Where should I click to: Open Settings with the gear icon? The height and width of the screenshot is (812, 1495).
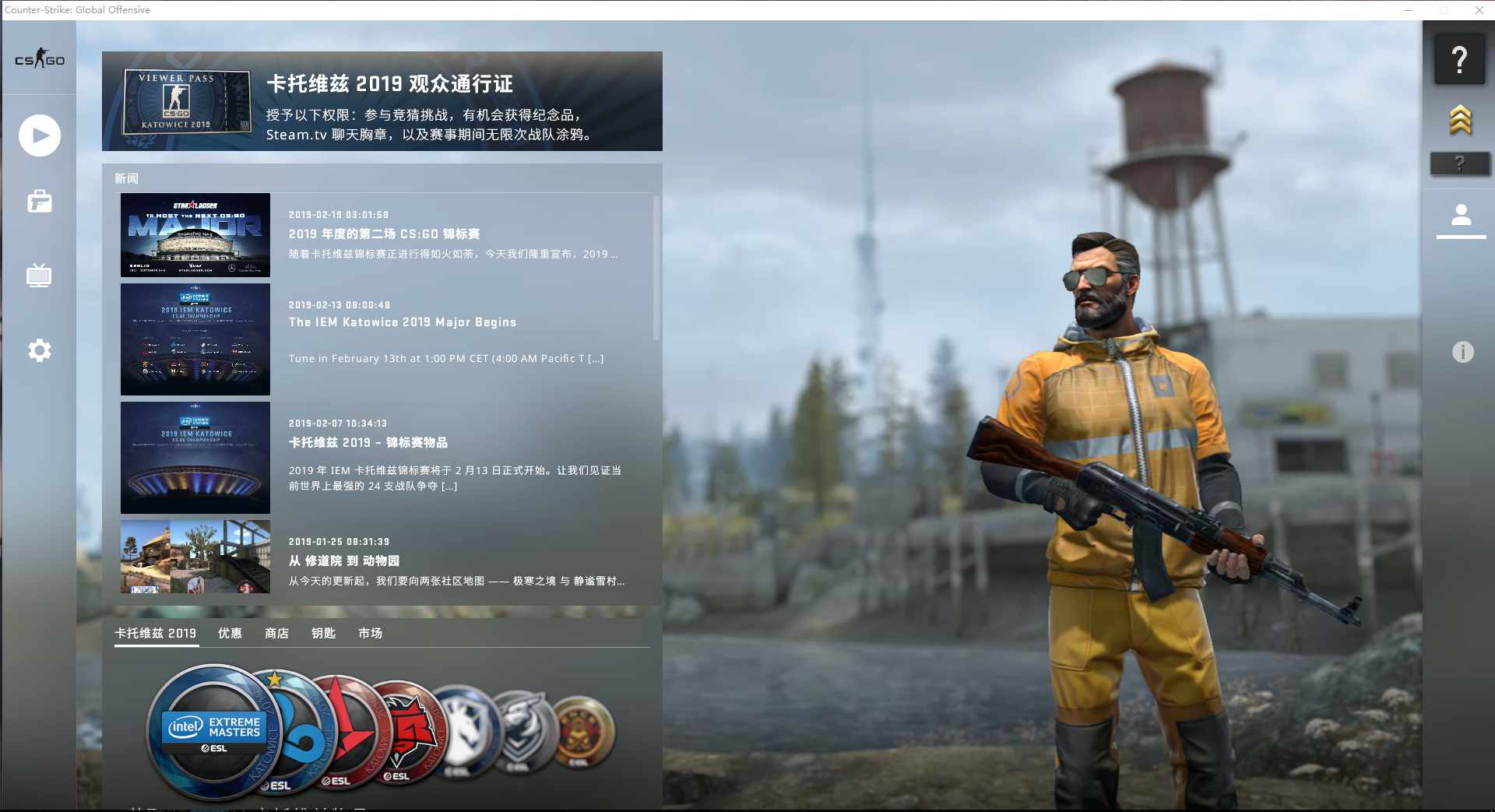tap(39, 350)
